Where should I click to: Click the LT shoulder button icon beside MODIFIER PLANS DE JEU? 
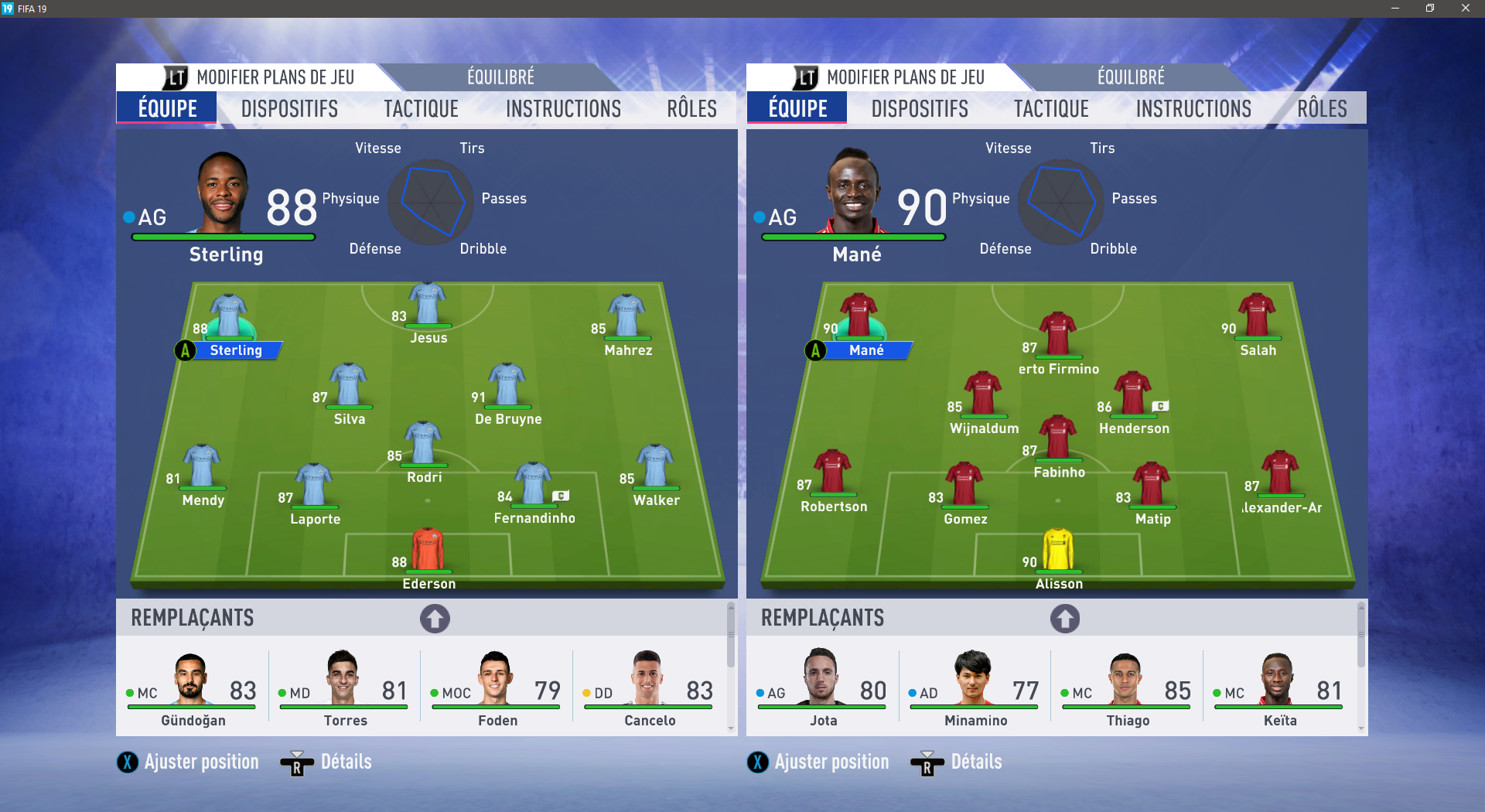tap(176, 77)
